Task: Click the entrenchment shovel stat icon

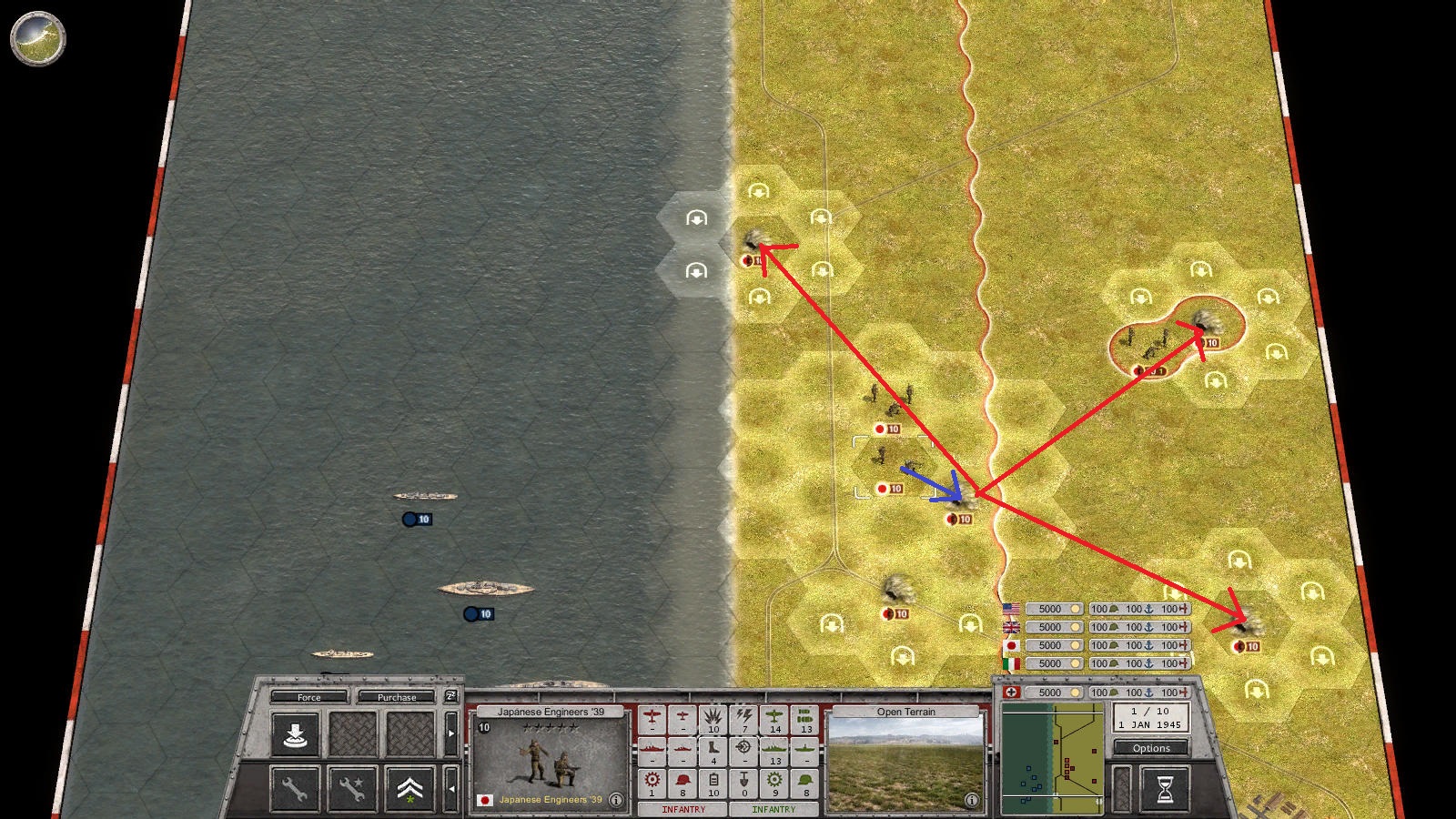Action: [x=744, y=782]
